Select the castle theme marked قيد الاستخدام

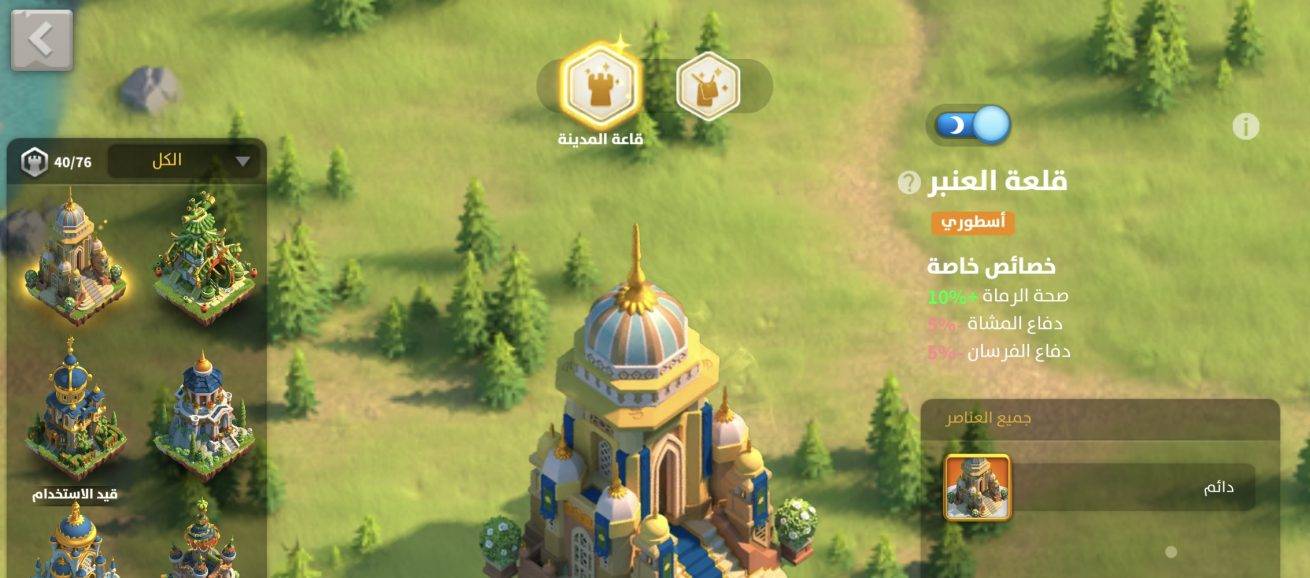coord(75,412)
